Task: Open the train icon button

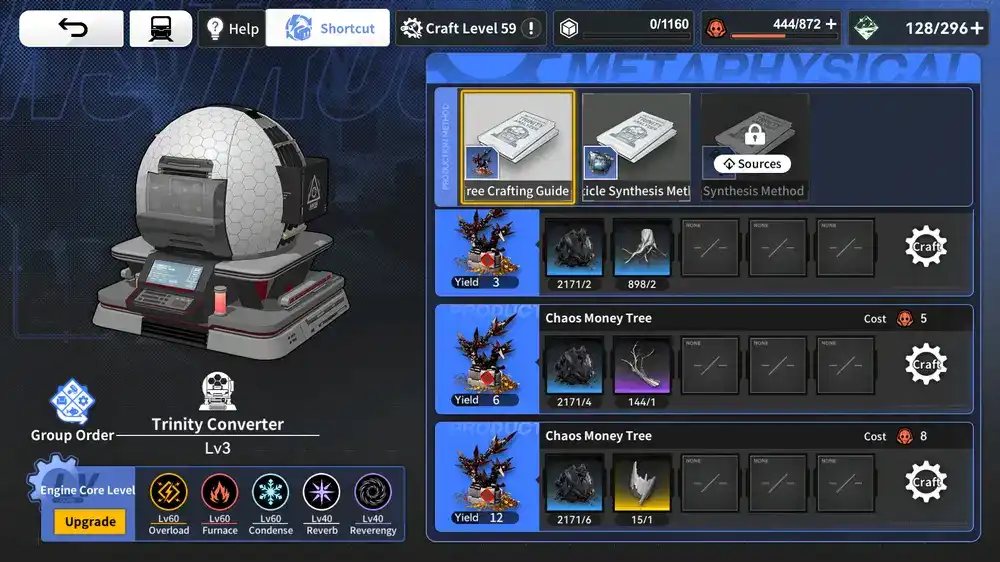Action: tap(160, 29)
